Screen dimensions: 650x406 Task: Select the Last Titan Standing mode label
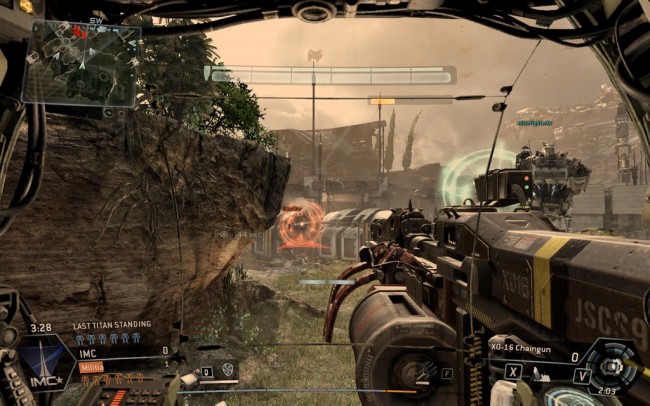pyautogui.click(x=112, y=325)
